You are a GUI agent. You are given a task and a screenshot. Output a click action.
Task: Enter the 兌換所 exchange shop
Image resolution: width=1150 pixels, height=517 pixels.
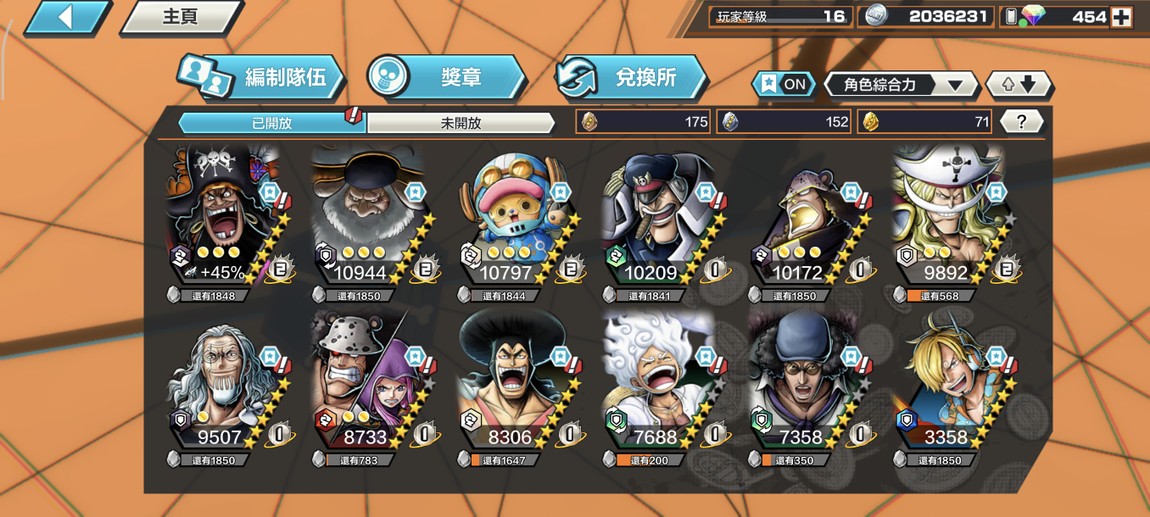tap(632, 77)
